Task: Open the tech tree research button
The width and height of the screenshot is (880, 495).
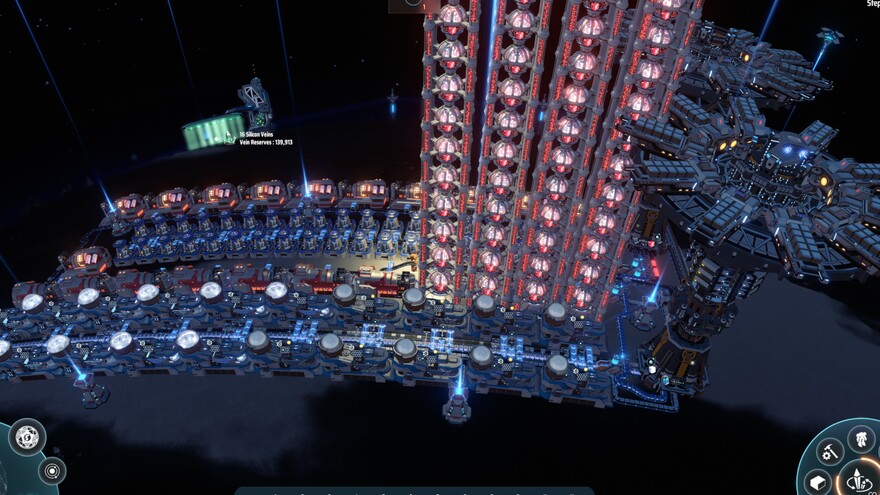Action: (x=861, y=437)
